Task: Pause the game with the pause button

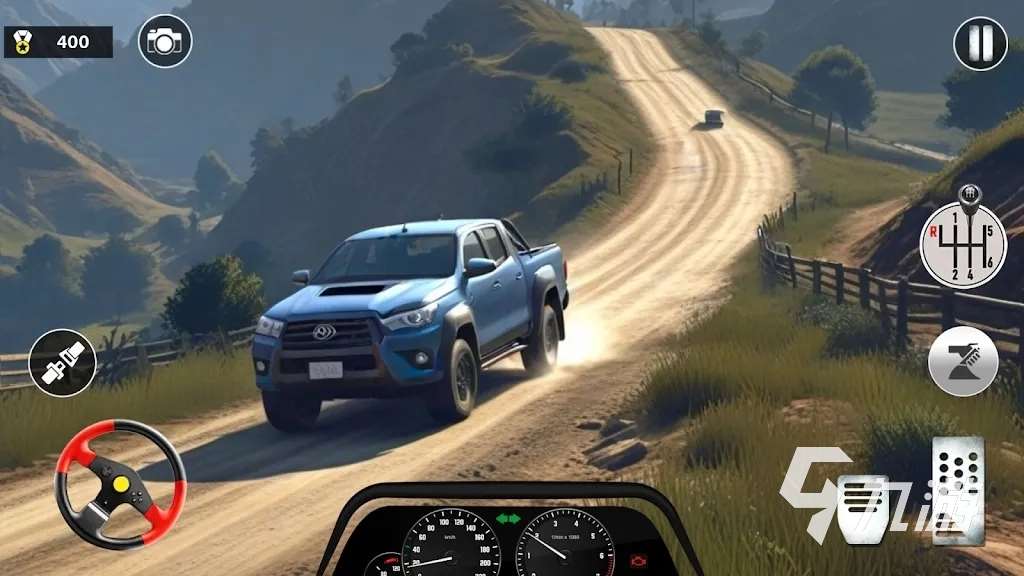Action: pos(980,43)
